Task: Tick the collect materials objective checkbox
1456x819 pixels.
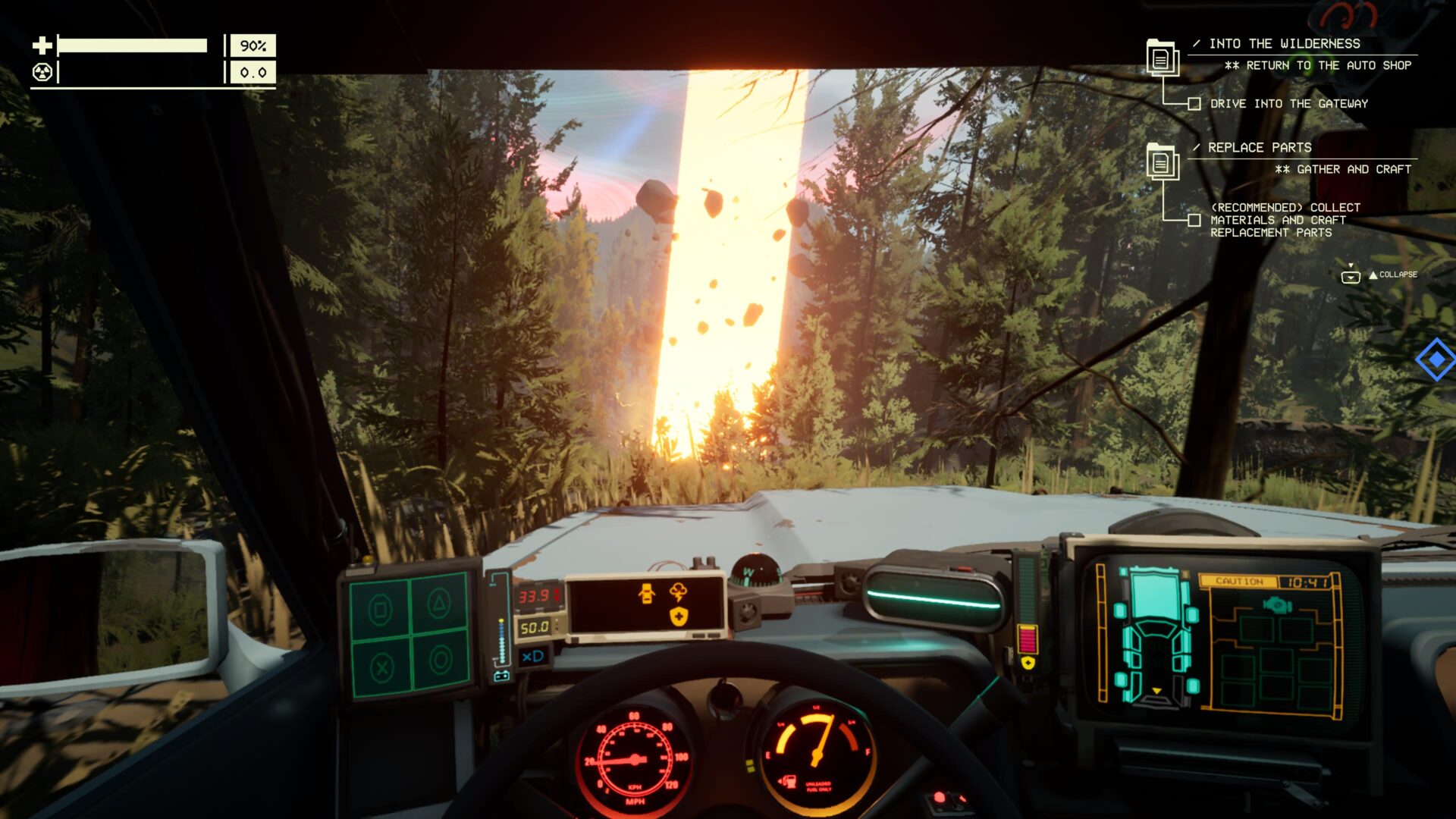Action: (x=1194, y=221)
